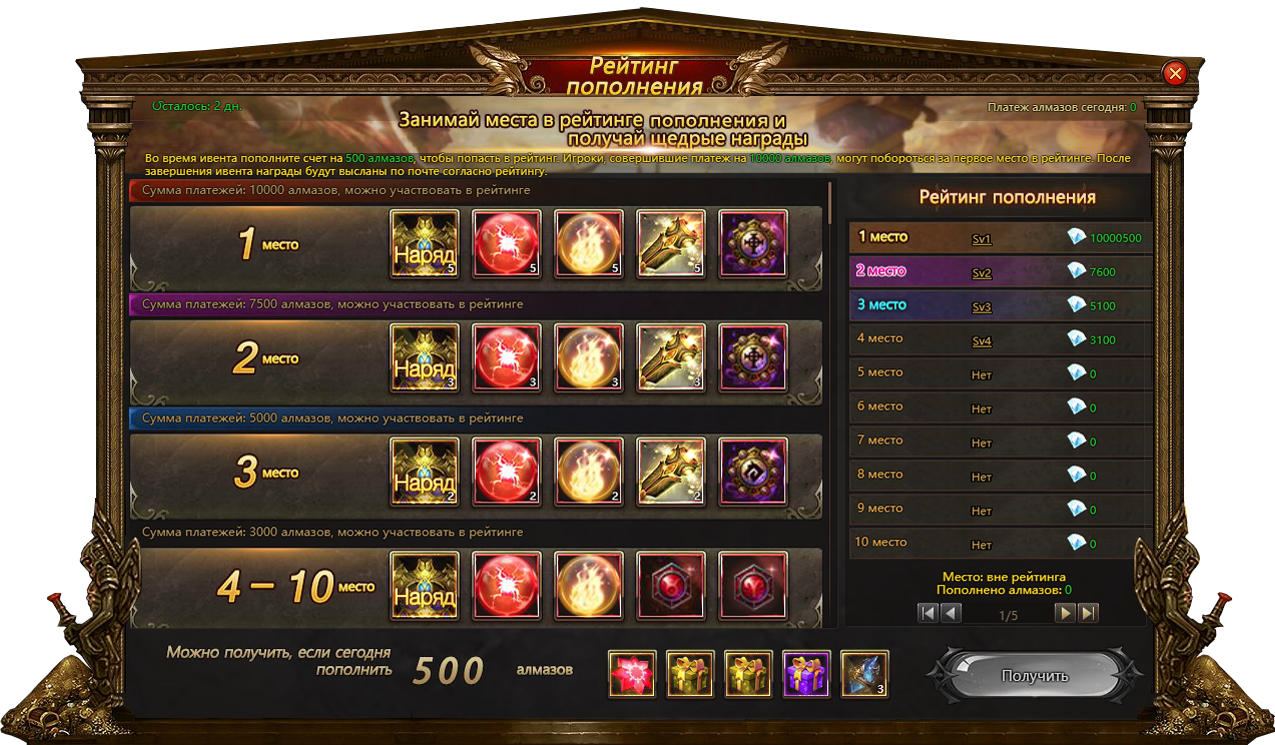Select the red orb reward for 3 место
The width and height of the screenshot is (1275, 745).
tap(507, 472)
